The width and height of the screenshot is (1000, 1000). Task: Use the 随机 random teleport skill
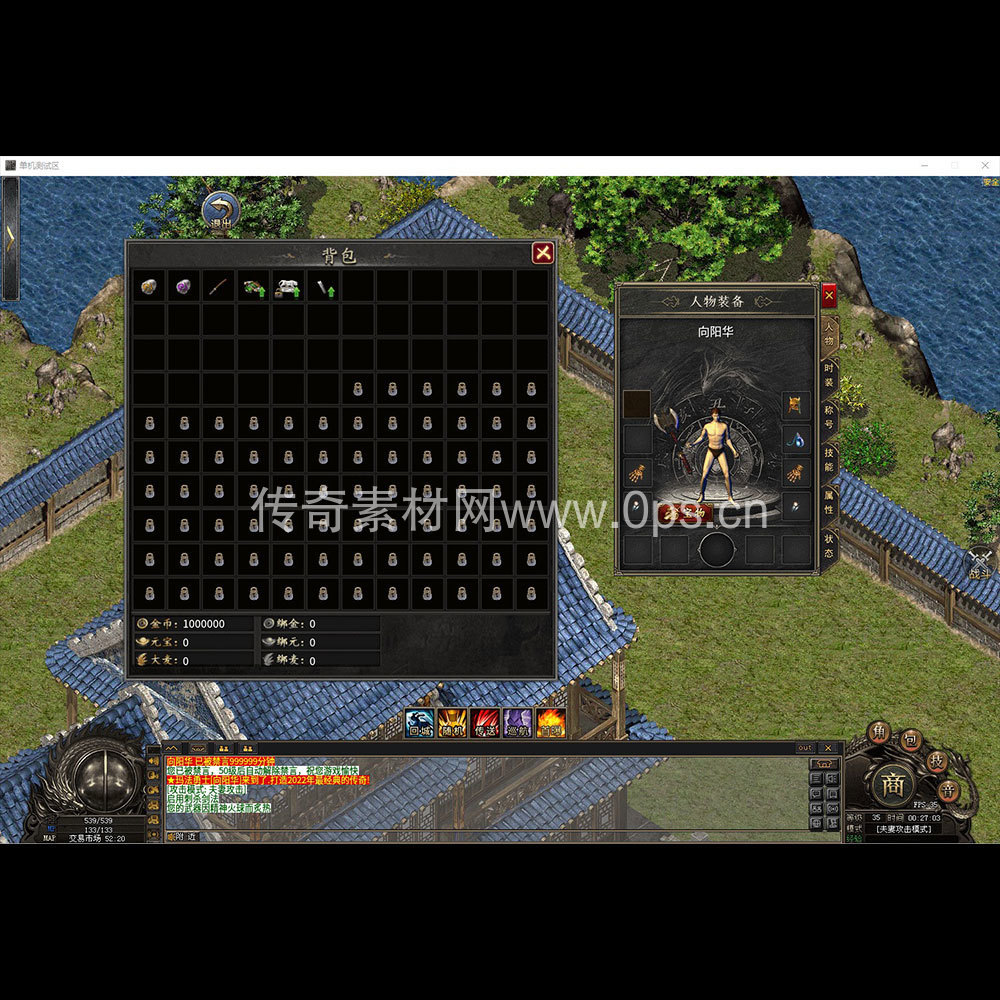click(452, 722)
